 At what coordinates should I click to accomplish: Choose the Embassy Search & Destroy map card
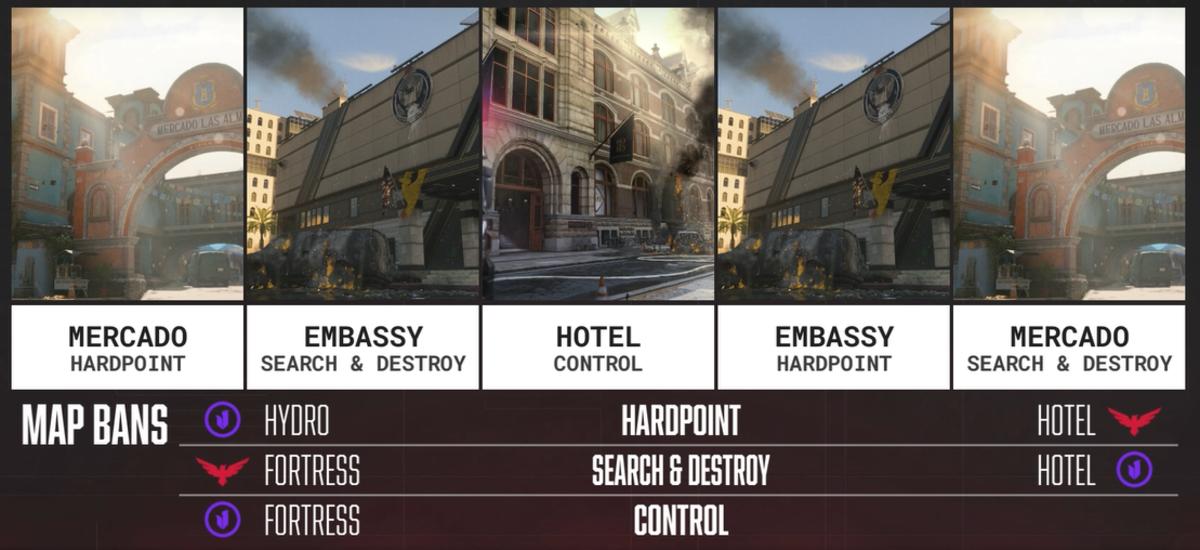click(x=363, y=198)
